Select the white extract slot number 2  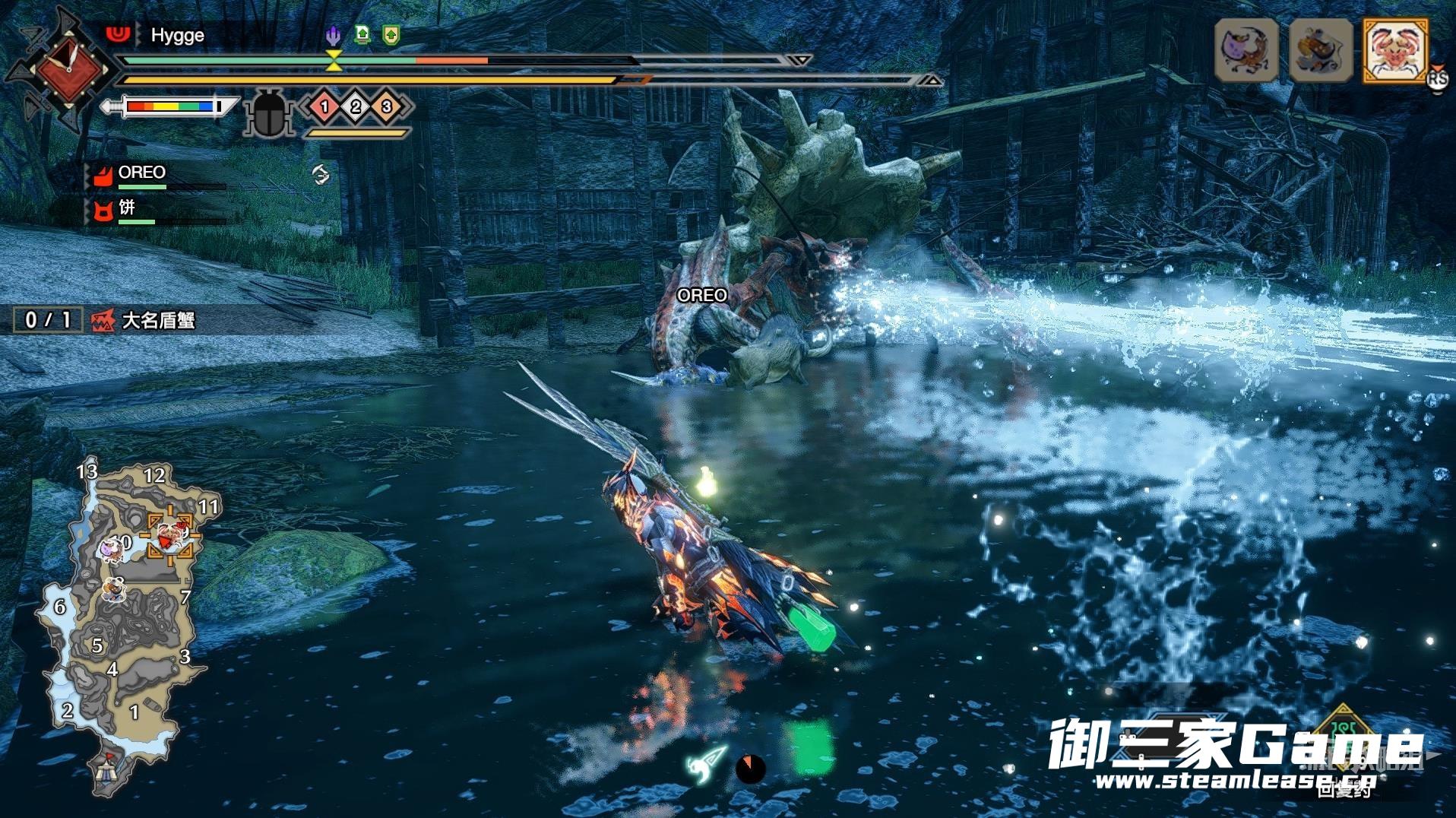click(x=356, y=106)
